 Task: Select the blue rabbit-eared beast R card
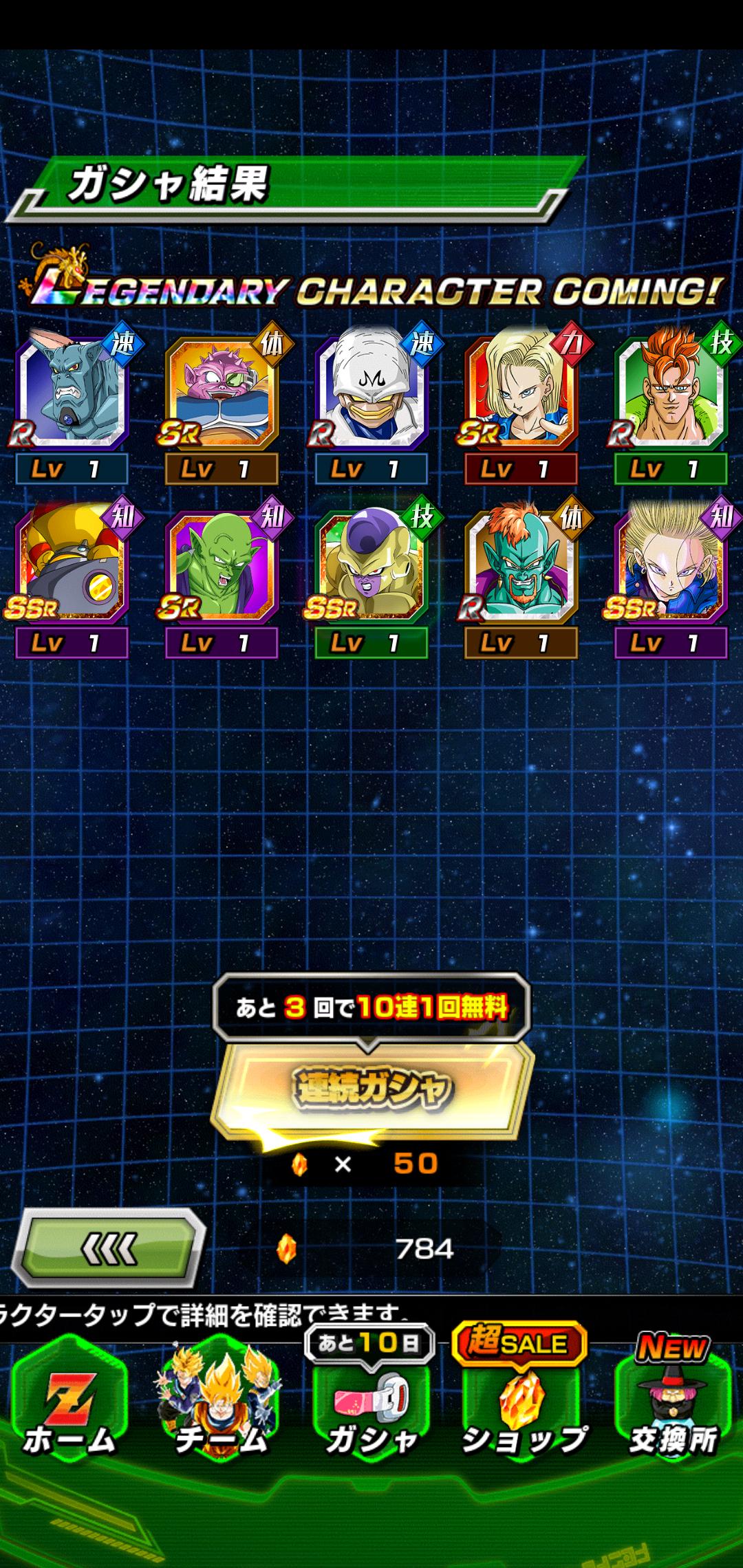click(72, 392)
